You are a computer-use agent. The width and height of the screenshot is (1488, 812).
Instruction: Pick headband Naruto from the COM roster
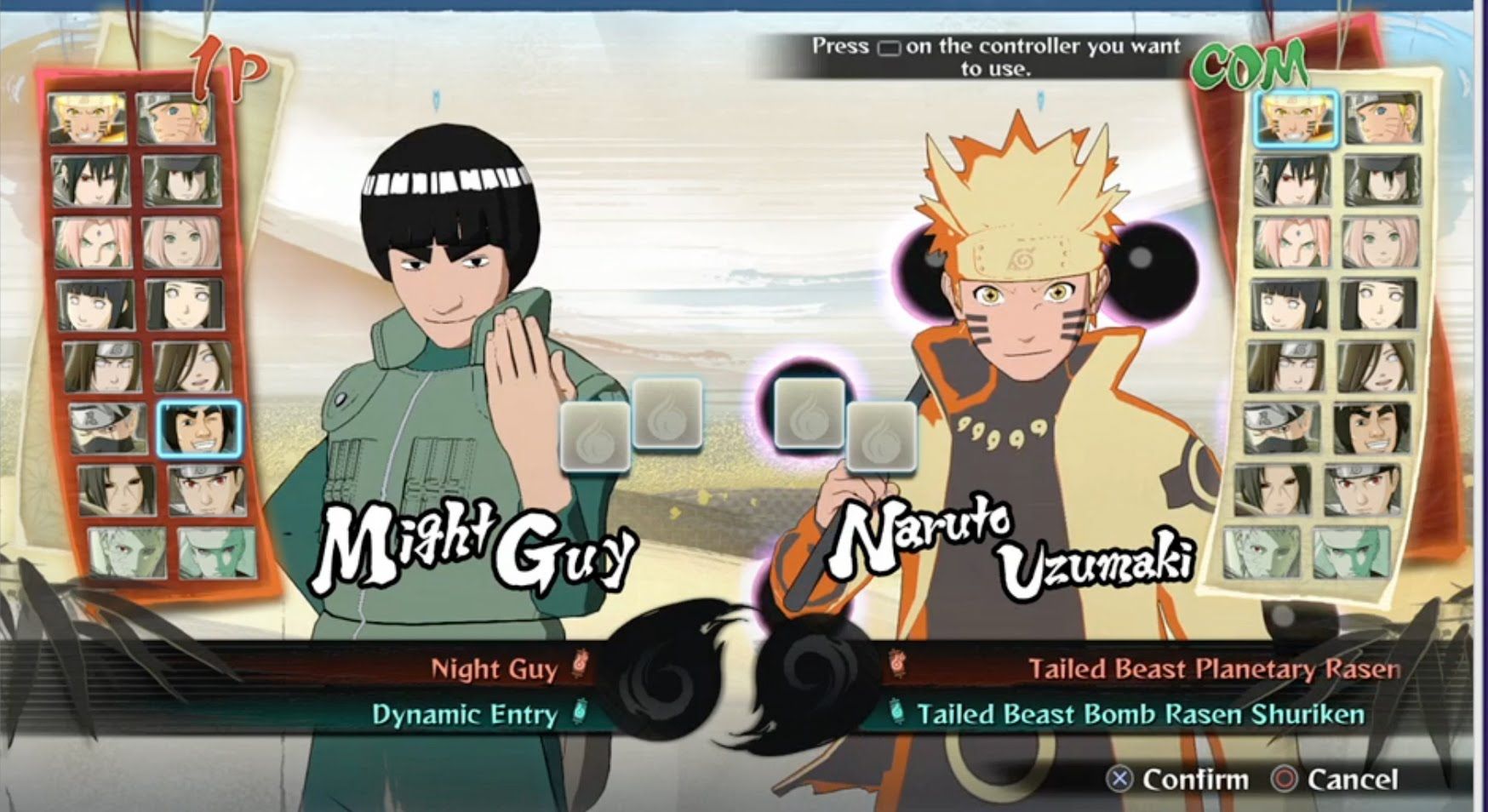pyautogui.click(x=1383, y=118)
